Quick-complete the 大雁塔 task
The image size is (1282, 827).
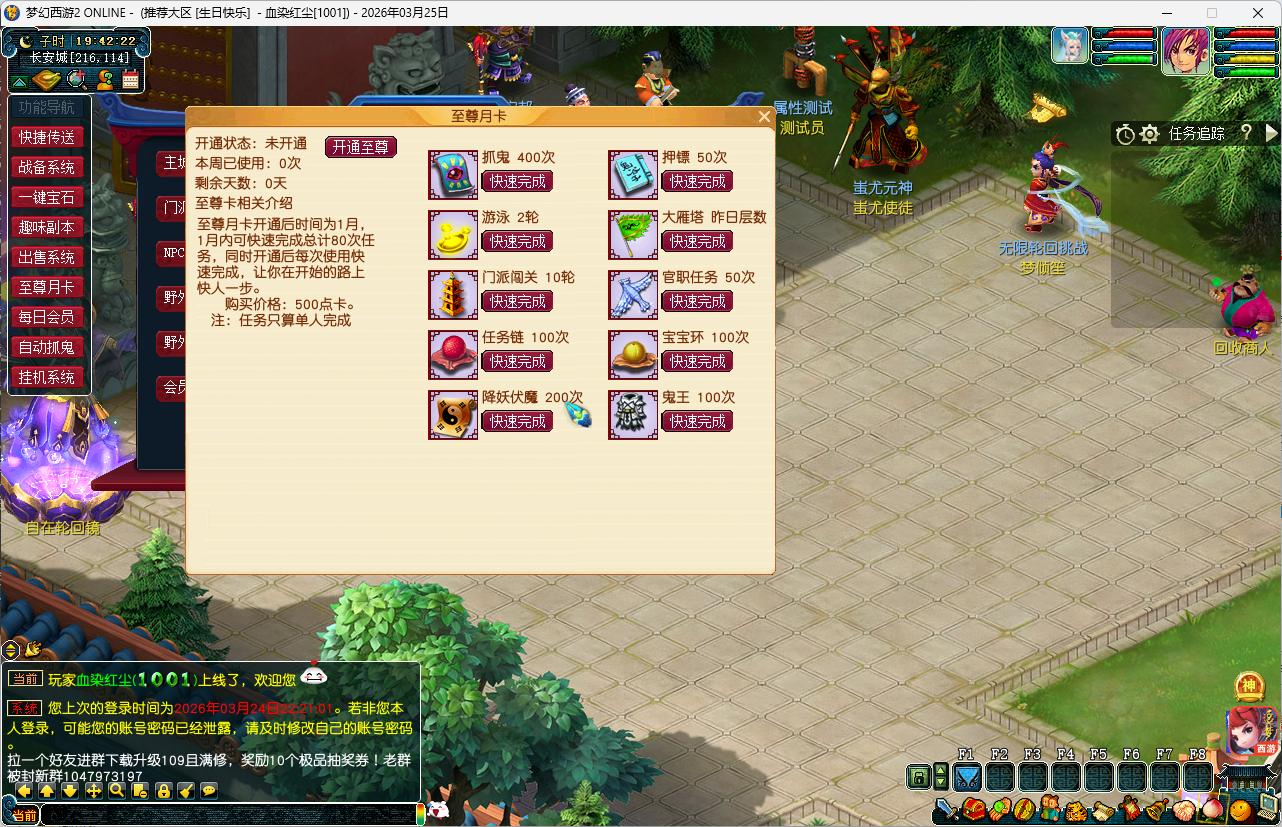(697, 242)
